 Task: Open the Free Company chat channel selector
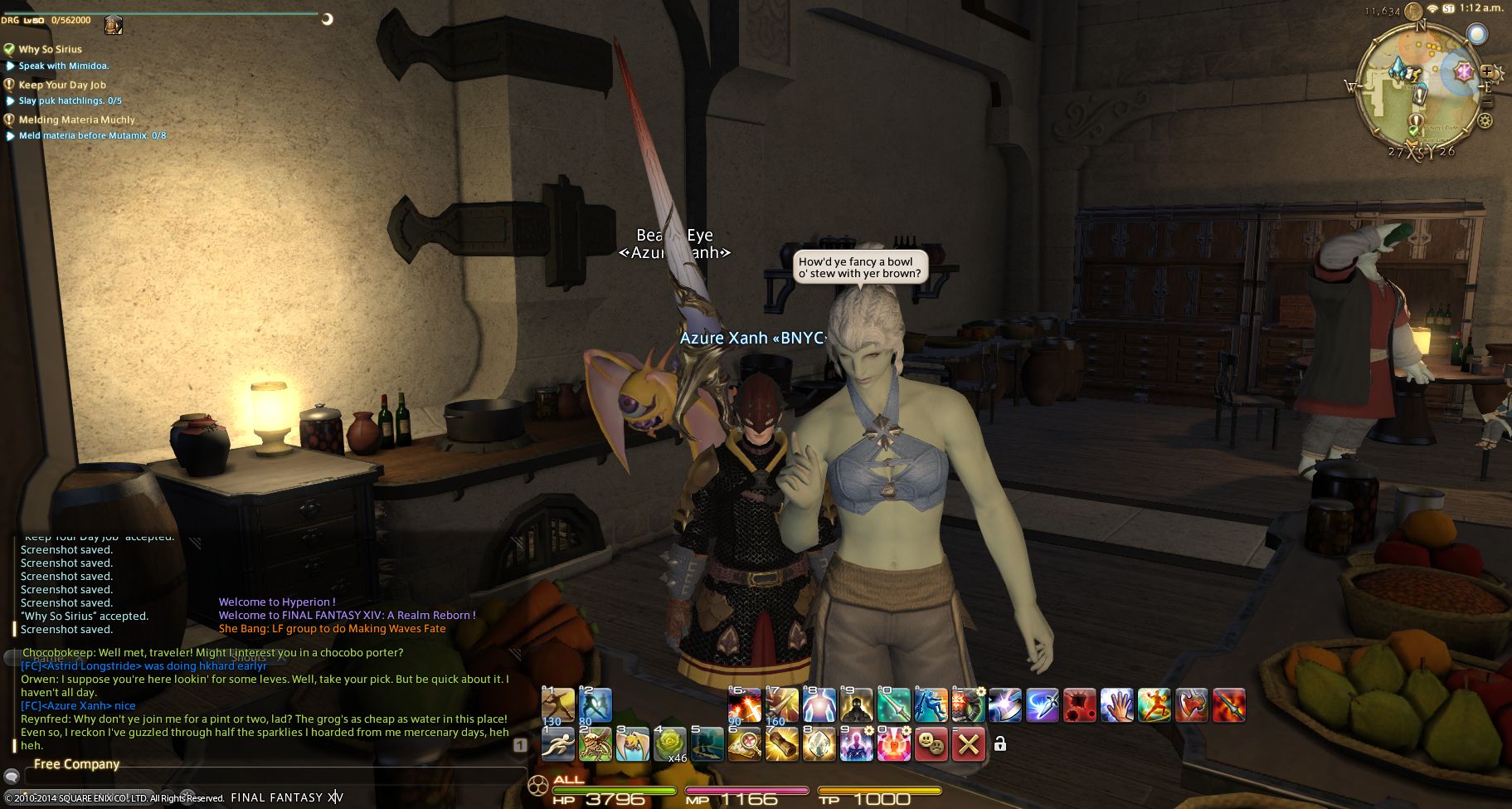tap(76, 764)
